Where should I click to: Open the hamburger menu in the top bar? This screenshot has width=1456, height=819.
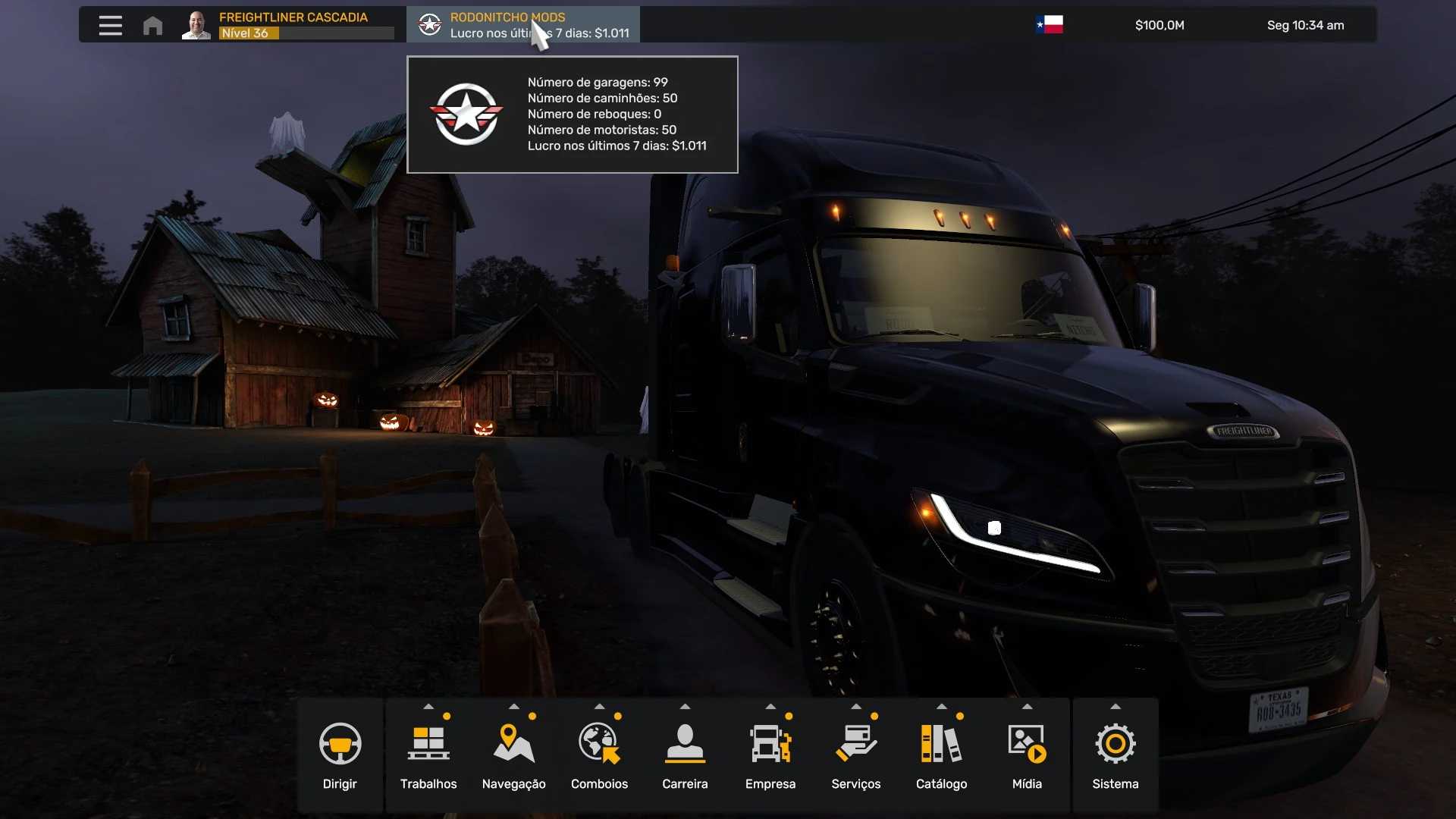click(x=110, y=25)
